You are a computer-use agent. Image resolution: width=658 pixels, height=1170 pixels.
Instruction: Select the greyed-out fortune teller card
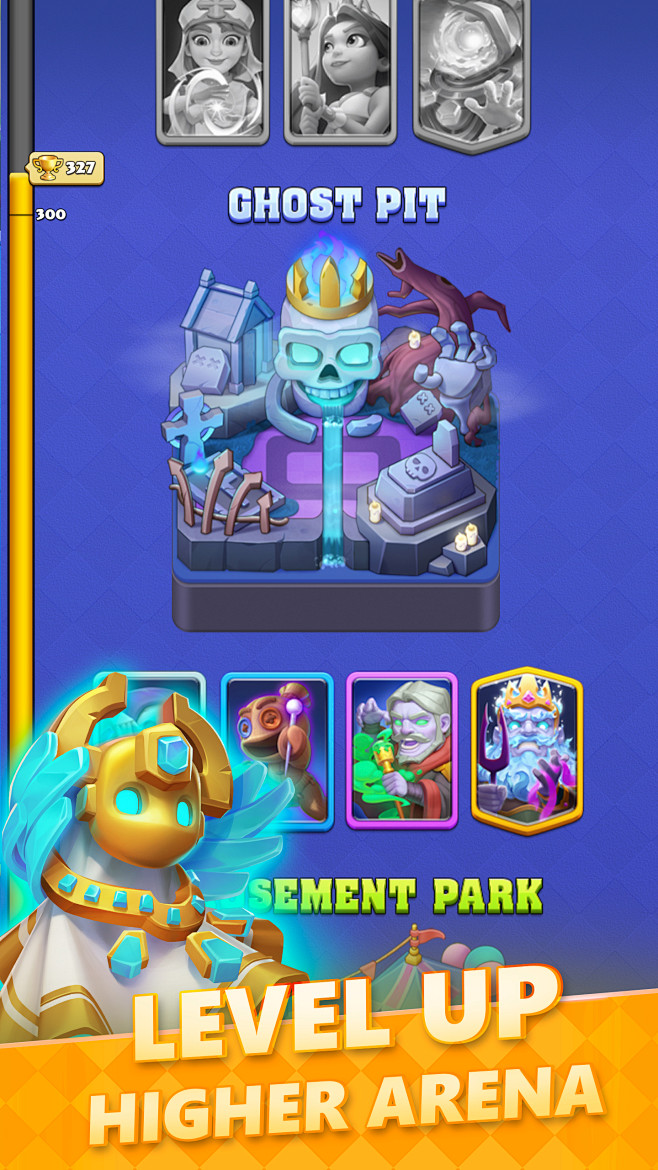pos(212,68)
